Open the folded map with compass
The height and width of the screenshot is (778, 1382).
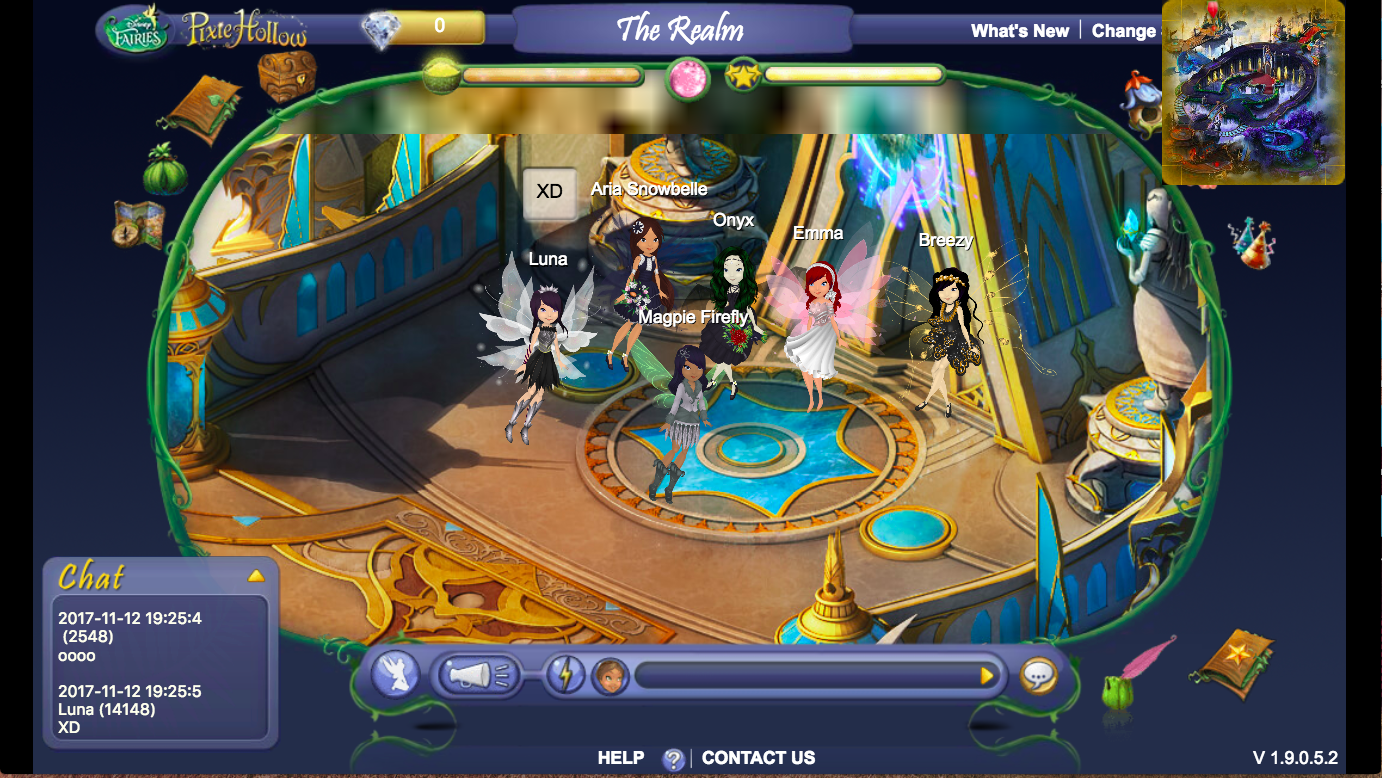click(x=138, y=225)
